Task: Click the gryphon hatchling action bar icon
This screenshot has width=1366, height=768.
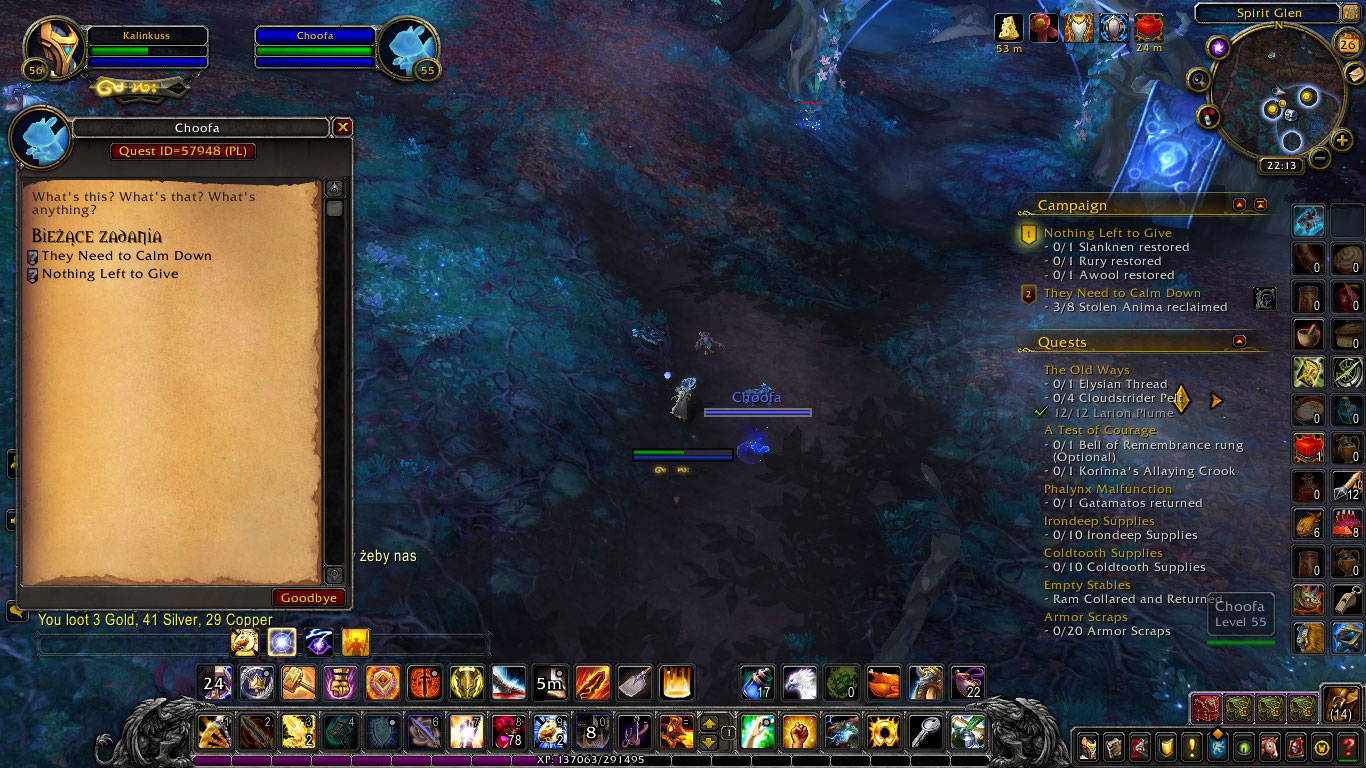Action: [x=799, y=683]
